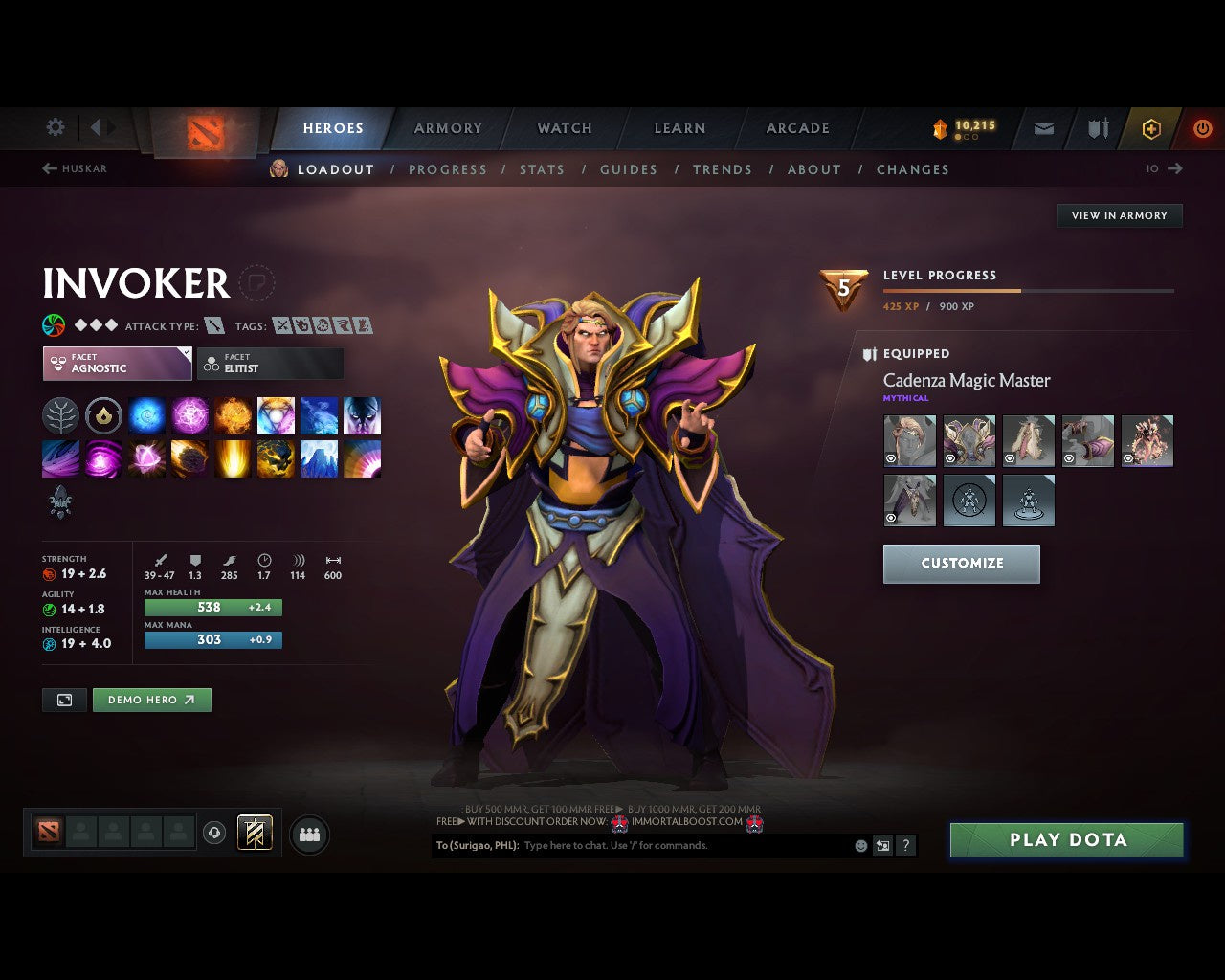Click the CUSTOMIZE button

pyautogui.click(x=961, y=564)
